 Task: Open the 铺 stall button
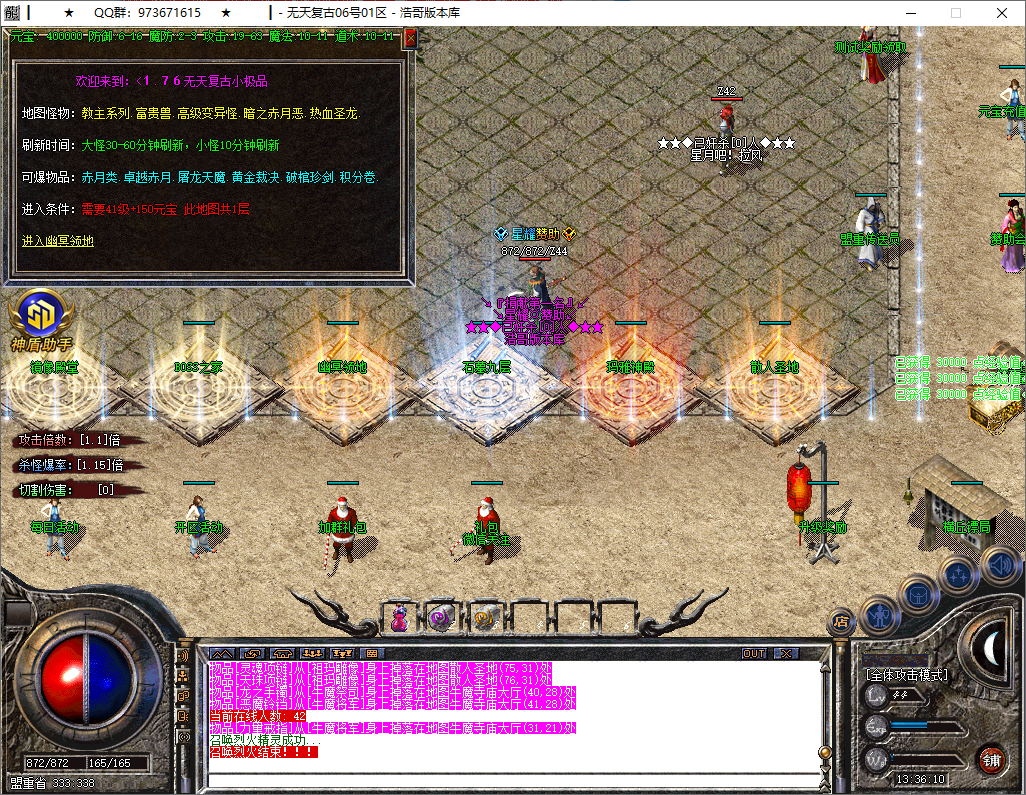990,760
